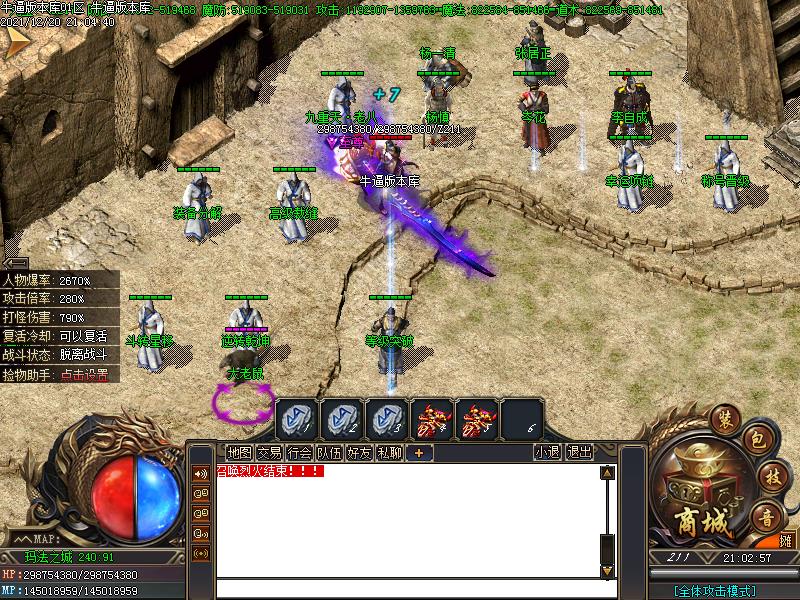Show the 好友 friends list
Screen dimensions: 800x600
tap(359, 452)
